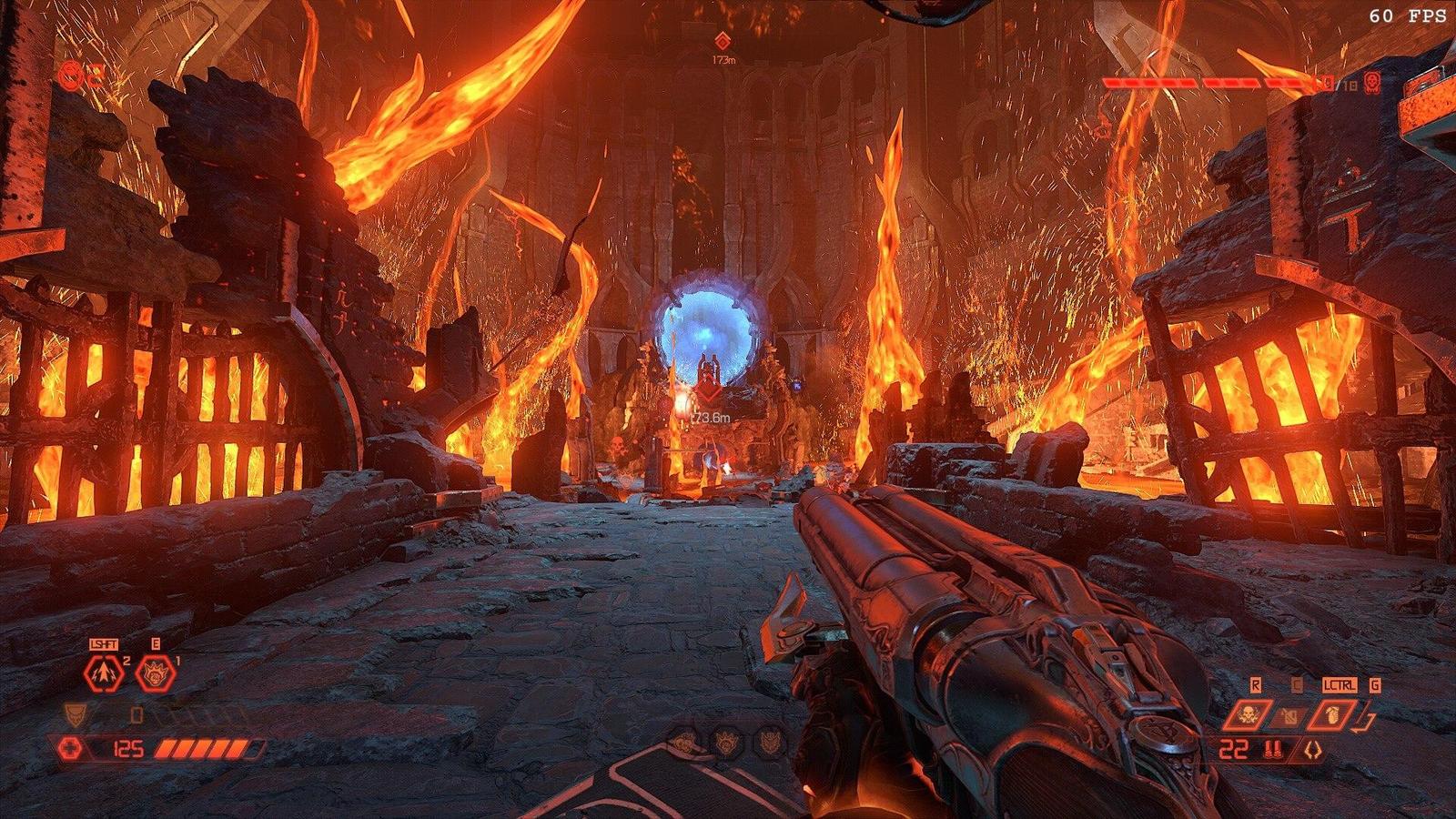The image size is (1456, 819).
Task: Click the red health cross icon
Action: pos(70,749)
